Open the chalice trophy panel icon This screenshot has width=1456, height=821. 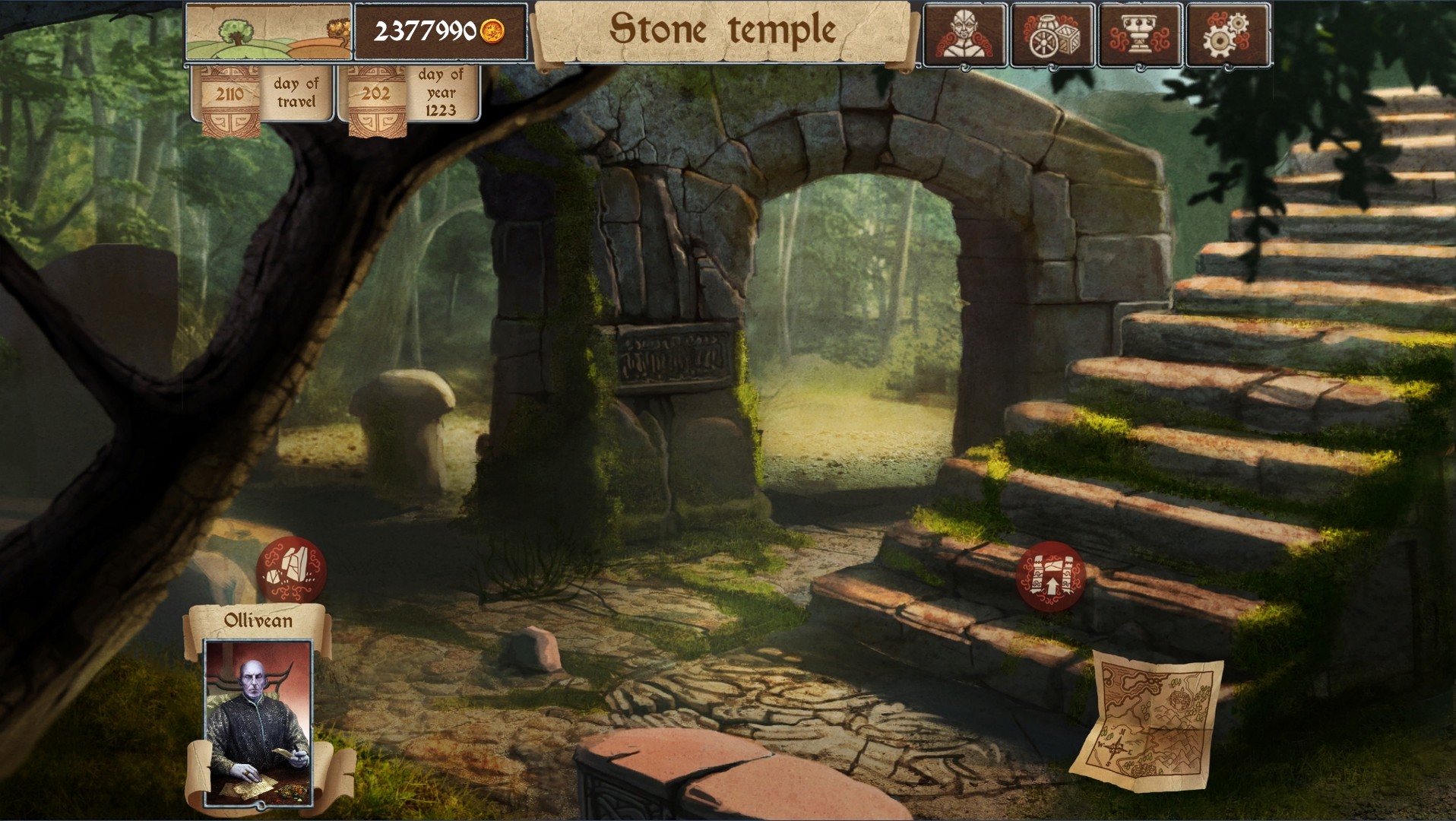1139,33
